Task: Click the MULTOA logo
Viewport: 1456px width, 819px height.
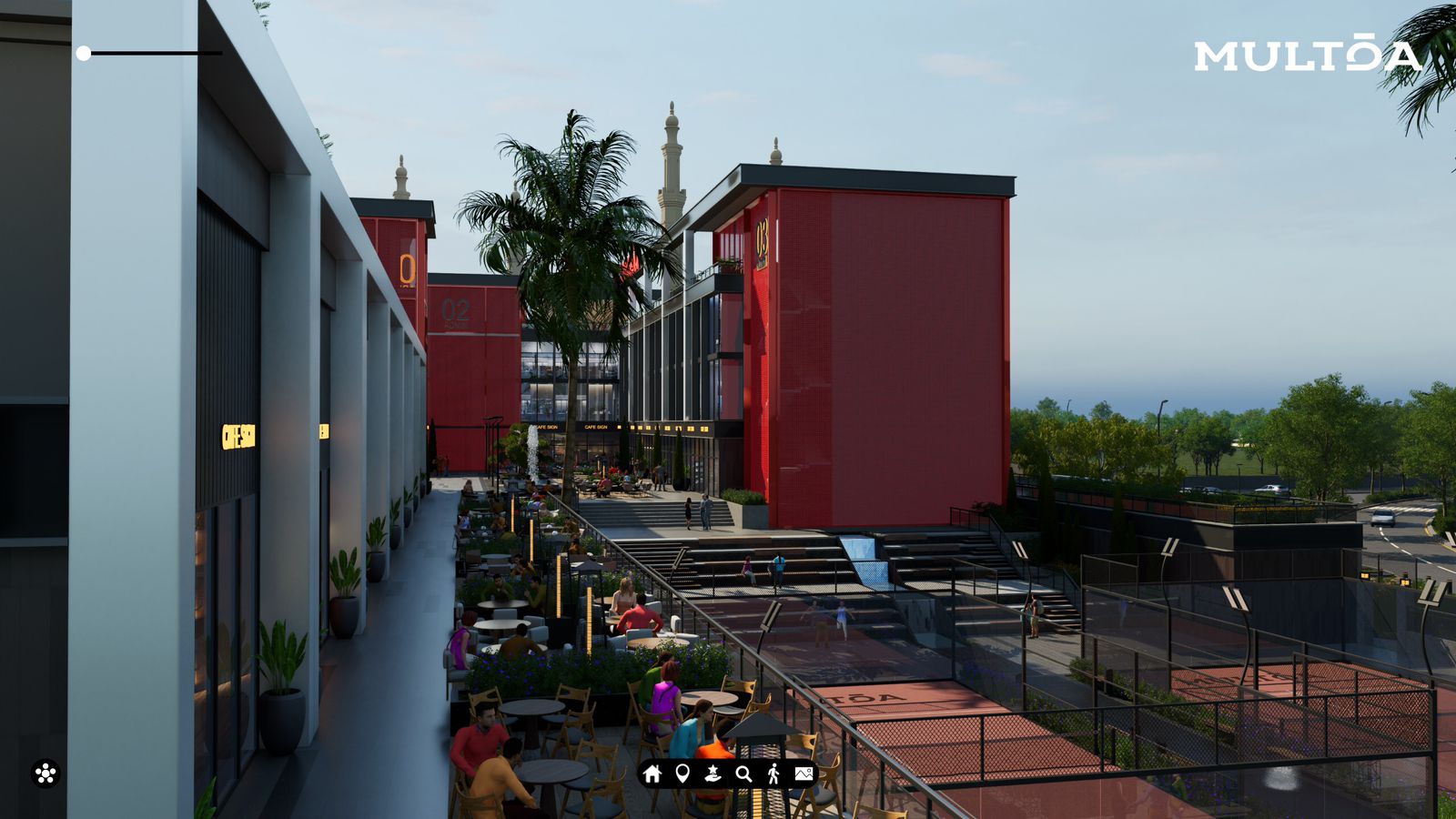Action: [1307, 56]
